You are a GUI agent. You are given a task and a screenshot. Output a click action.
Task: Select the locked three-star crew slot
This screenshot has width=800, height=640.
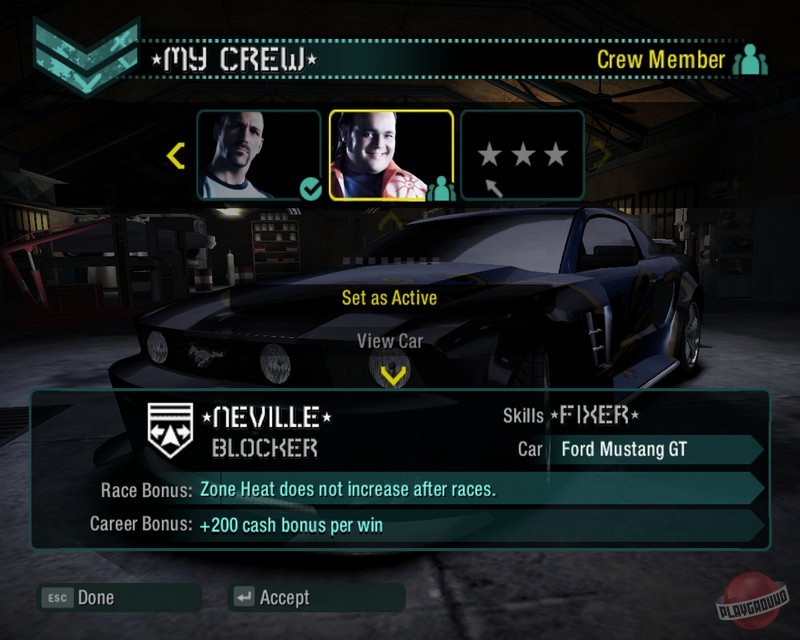pos(522,155)
